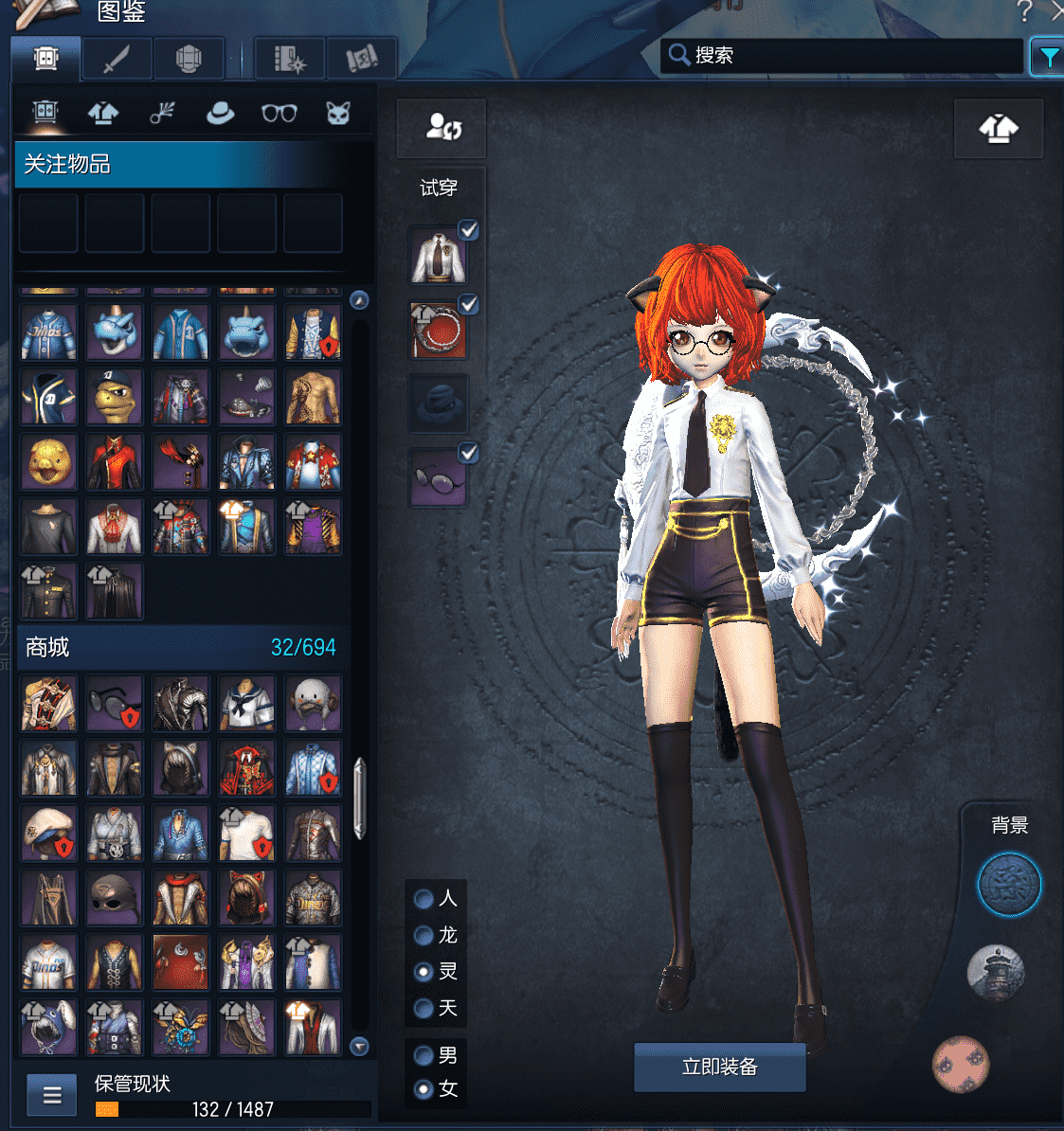The width and height of the screenshot is (1064, 1131).
Task: Choose the 天 race option
Action: point(424,1009)
